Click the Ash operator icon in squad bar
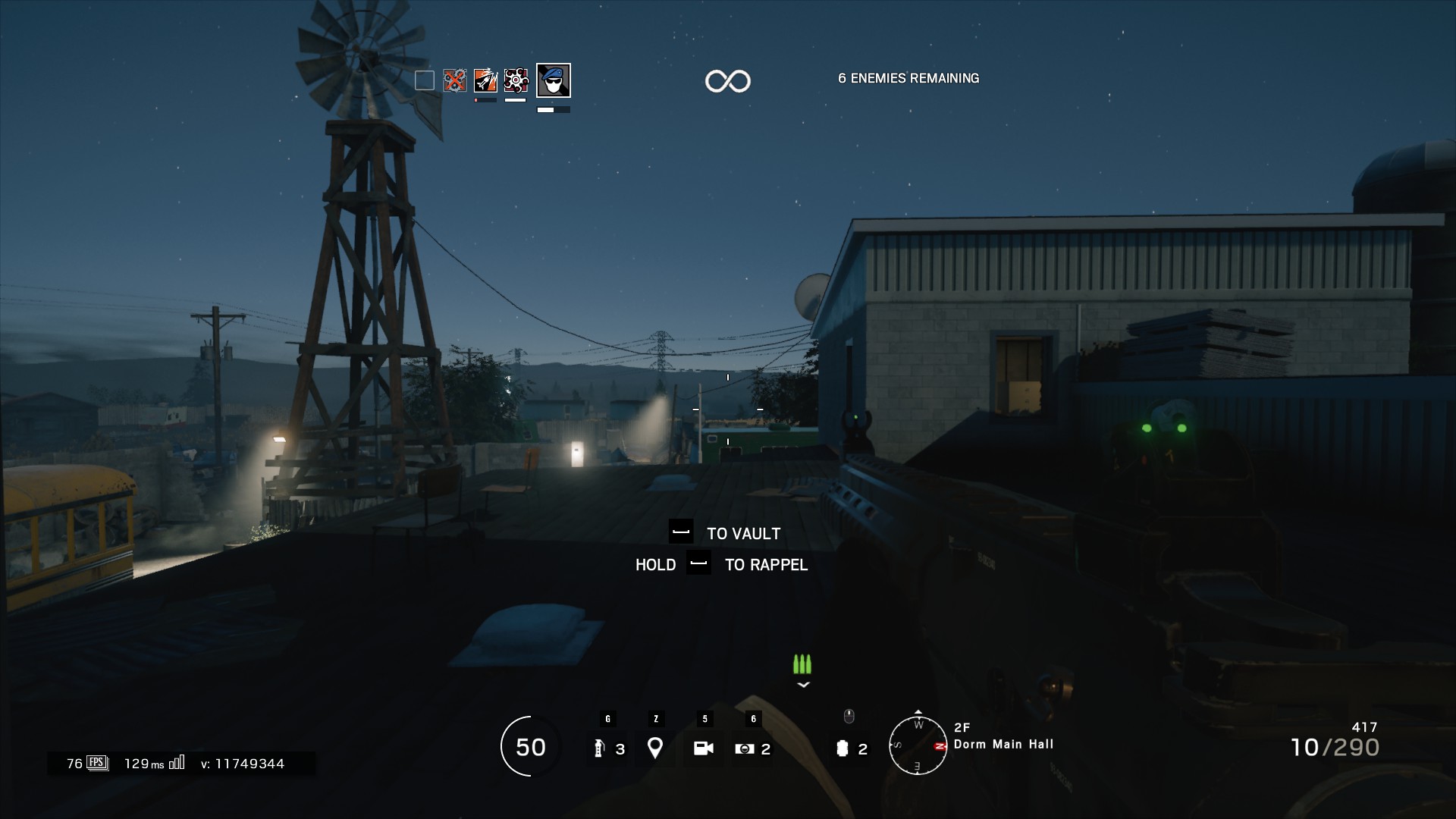 click(x=485, y=80)
